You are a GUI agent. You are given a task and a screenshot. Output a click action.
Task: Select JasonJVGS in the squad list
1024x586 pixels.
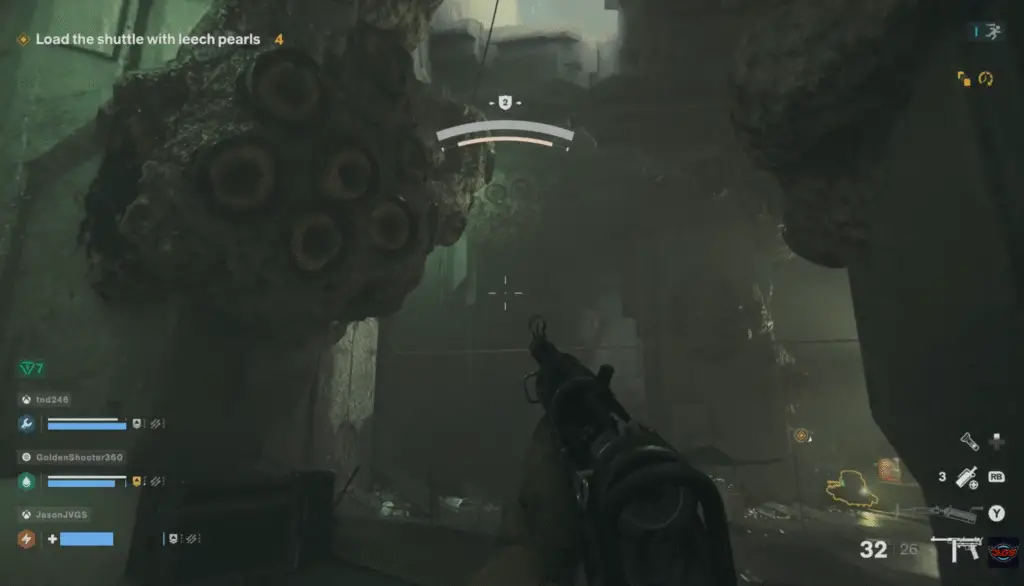[60, 514]
